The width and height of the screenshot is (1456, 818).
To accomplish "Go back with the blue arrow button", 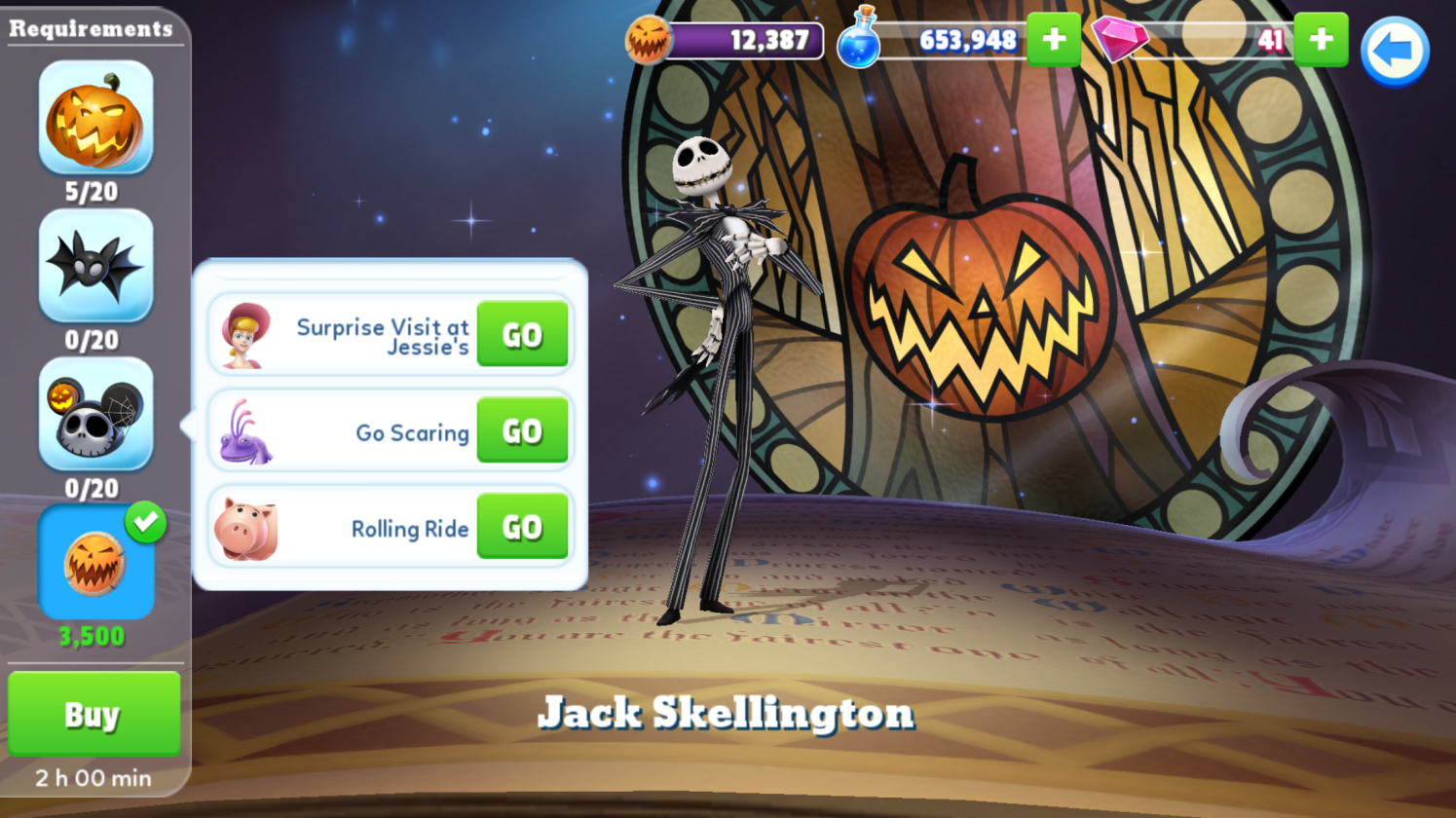I will (1394, 51).
